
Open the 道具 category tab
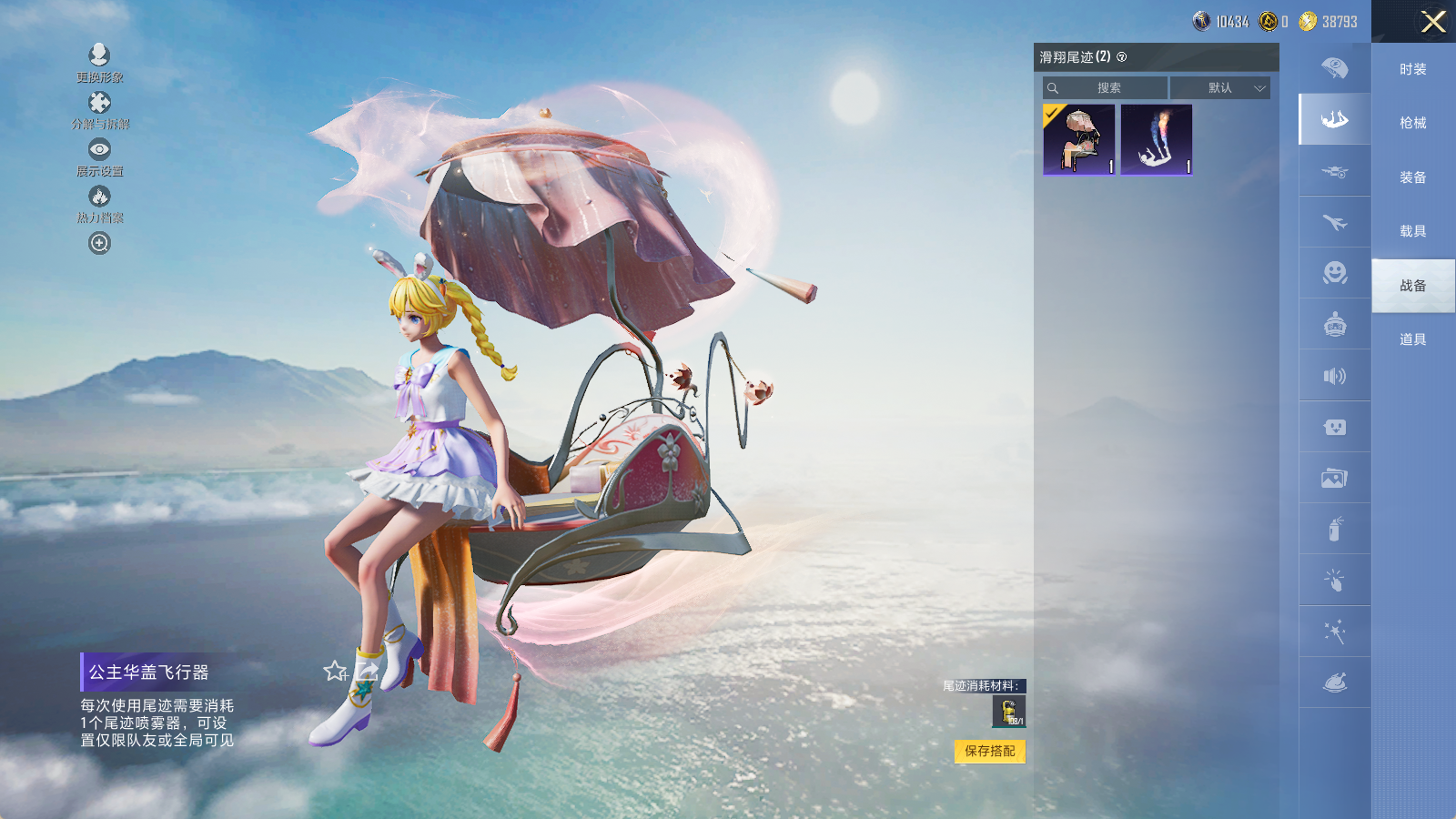1412,339
